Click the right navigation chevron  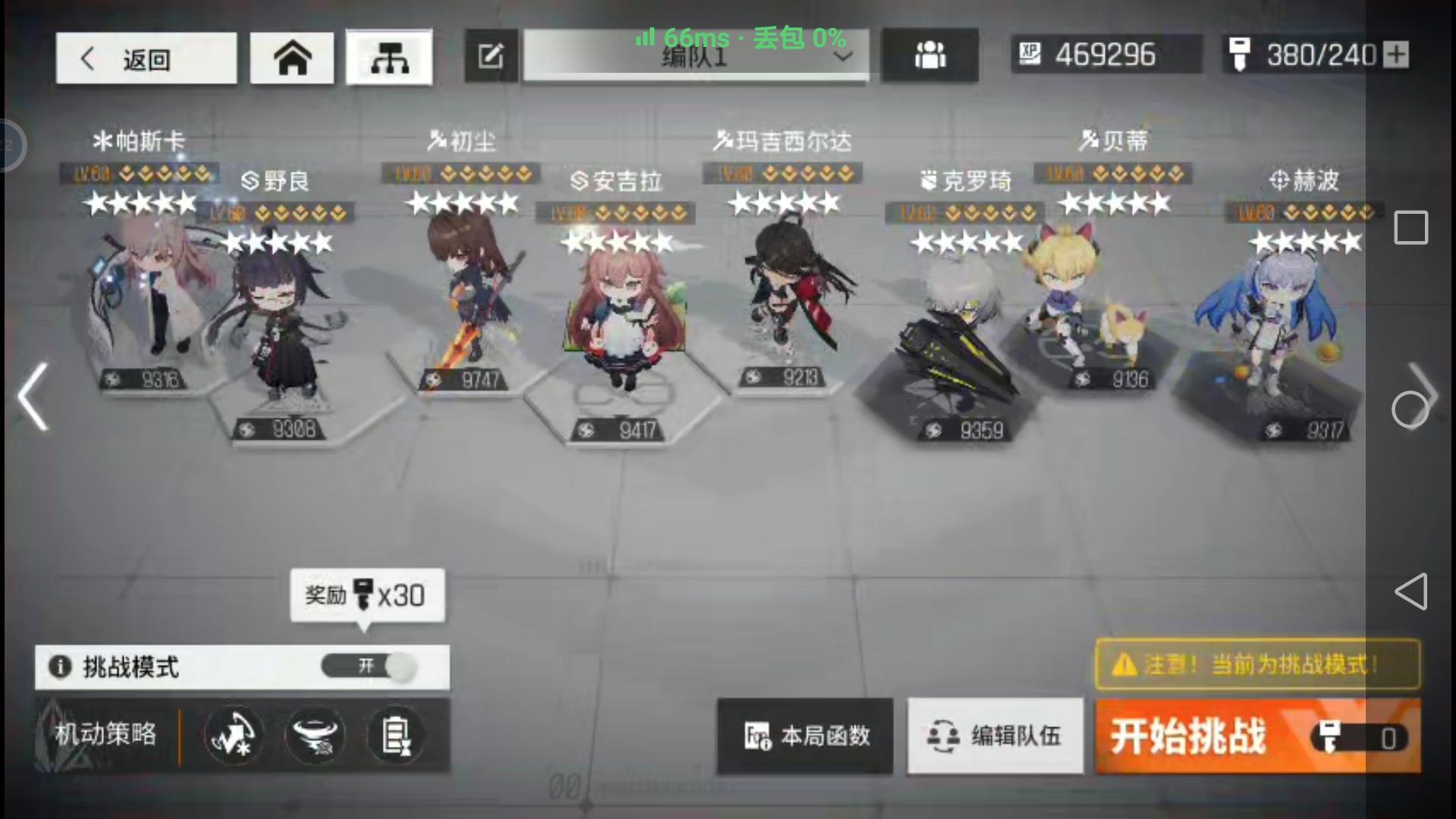point(1429,397)
